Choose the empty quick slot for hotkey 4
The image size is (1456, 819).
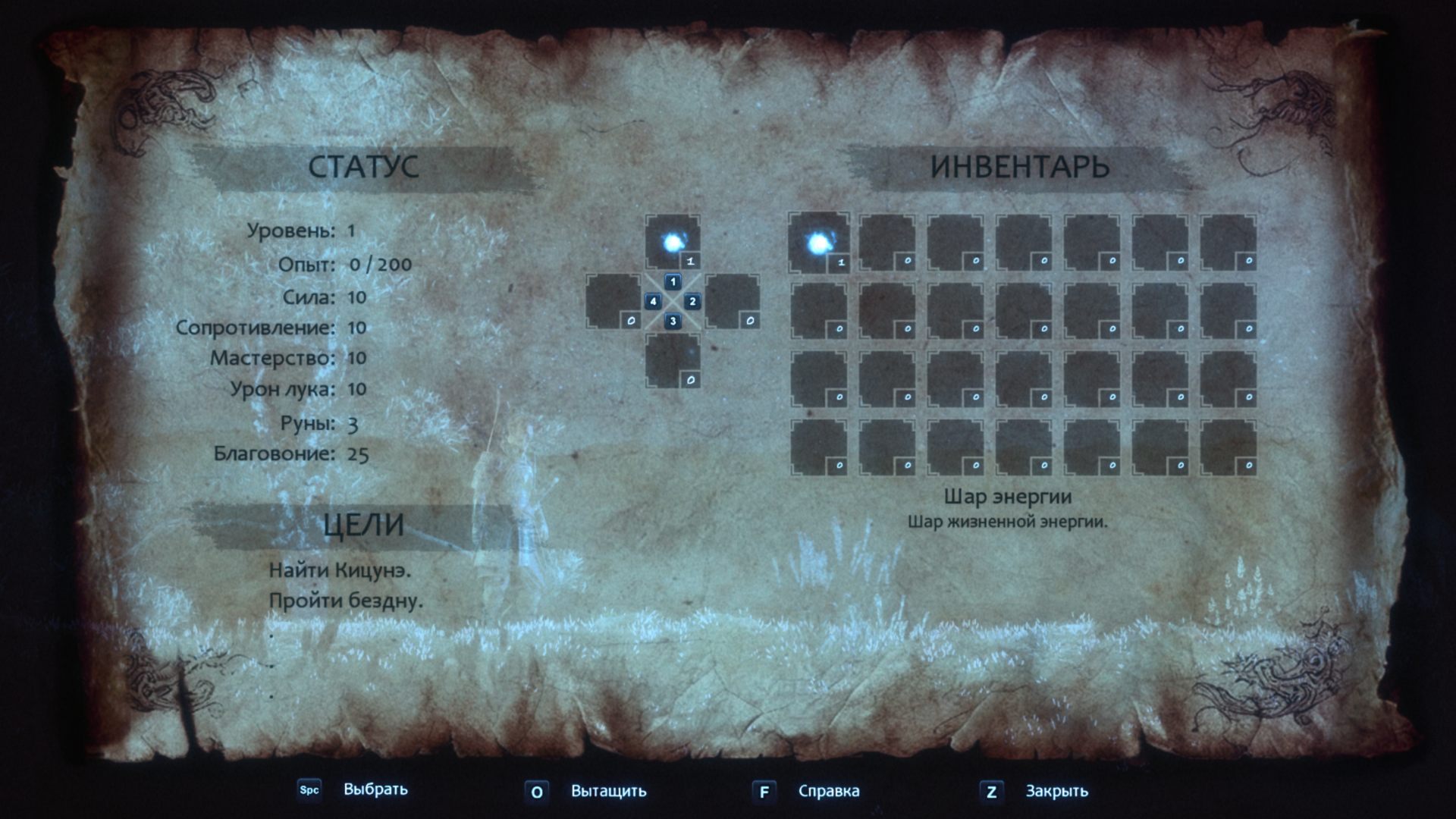pyautogui.click(x=613, y=302)
